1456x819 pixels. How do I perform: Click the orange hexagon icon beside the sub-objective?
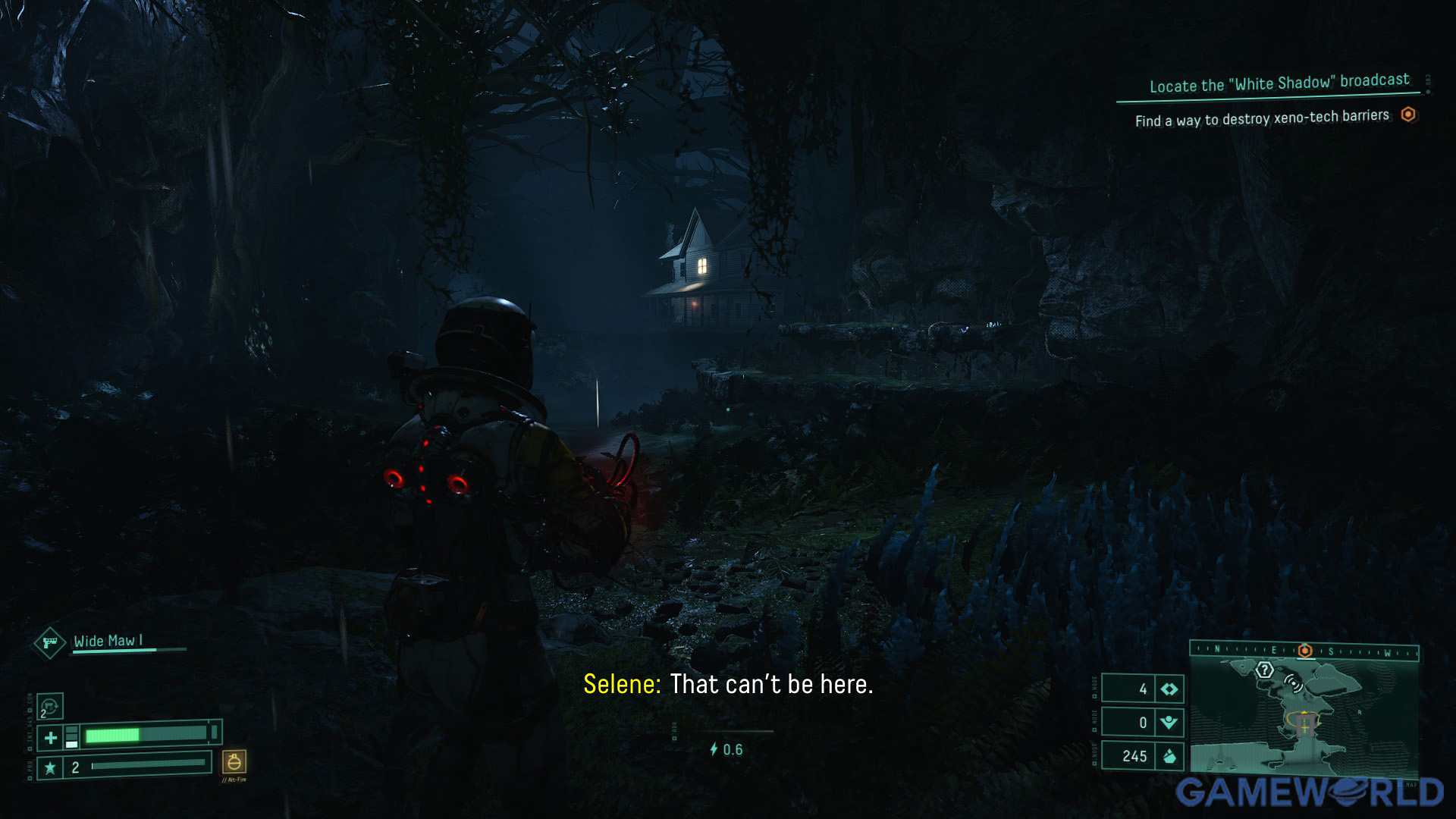point(1408,115)
